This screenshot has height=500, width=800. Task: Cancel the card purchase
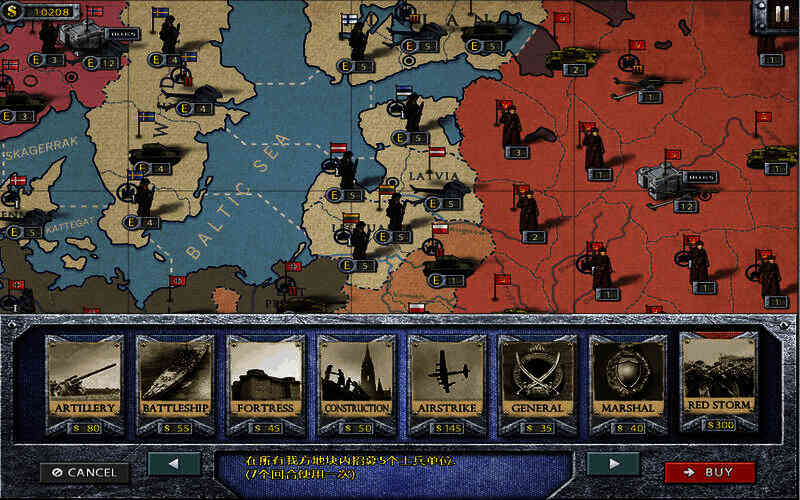pos(84,472)
